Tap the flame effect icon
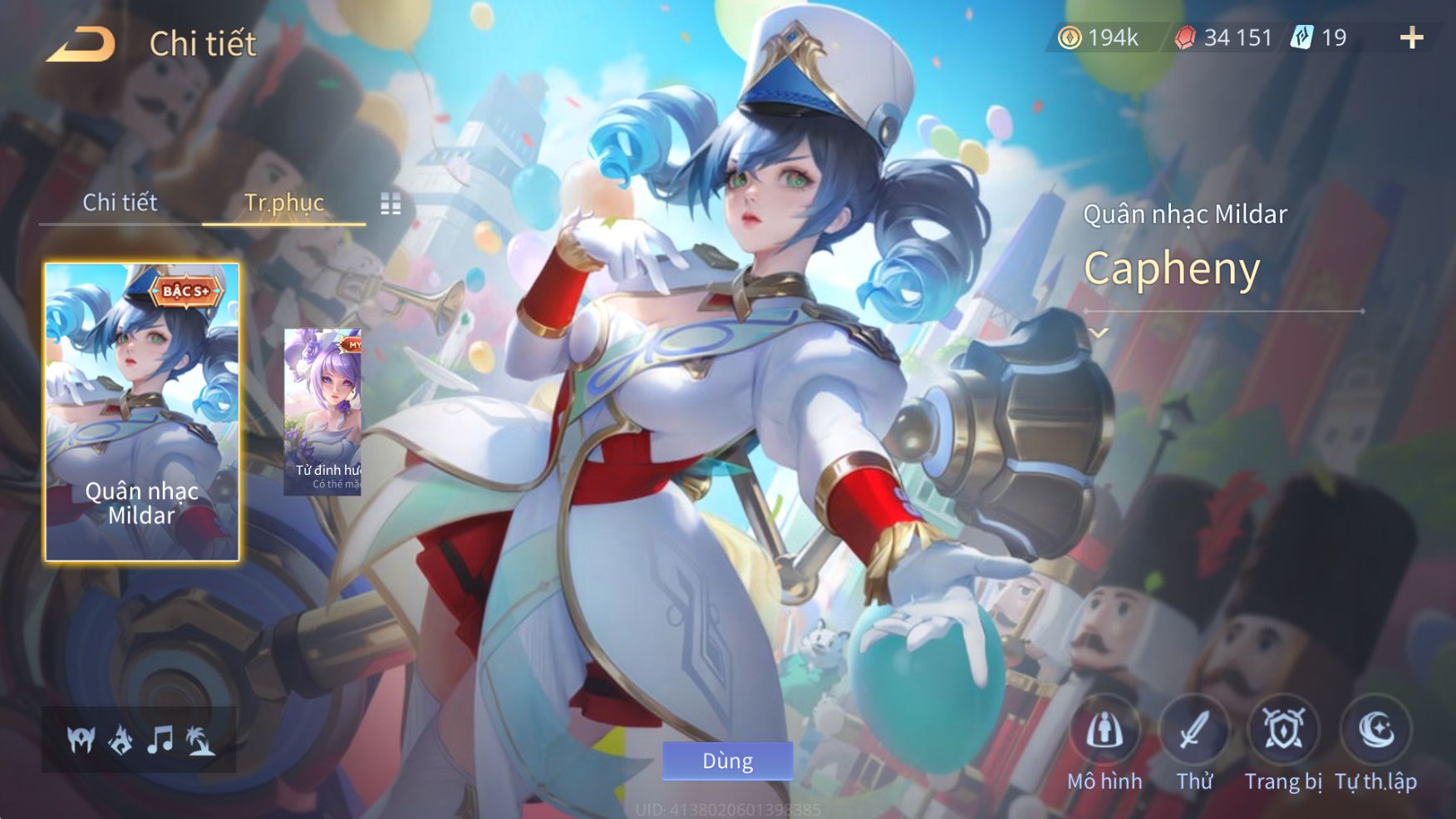Screen dimensions: 1456x819 [121, 739]
